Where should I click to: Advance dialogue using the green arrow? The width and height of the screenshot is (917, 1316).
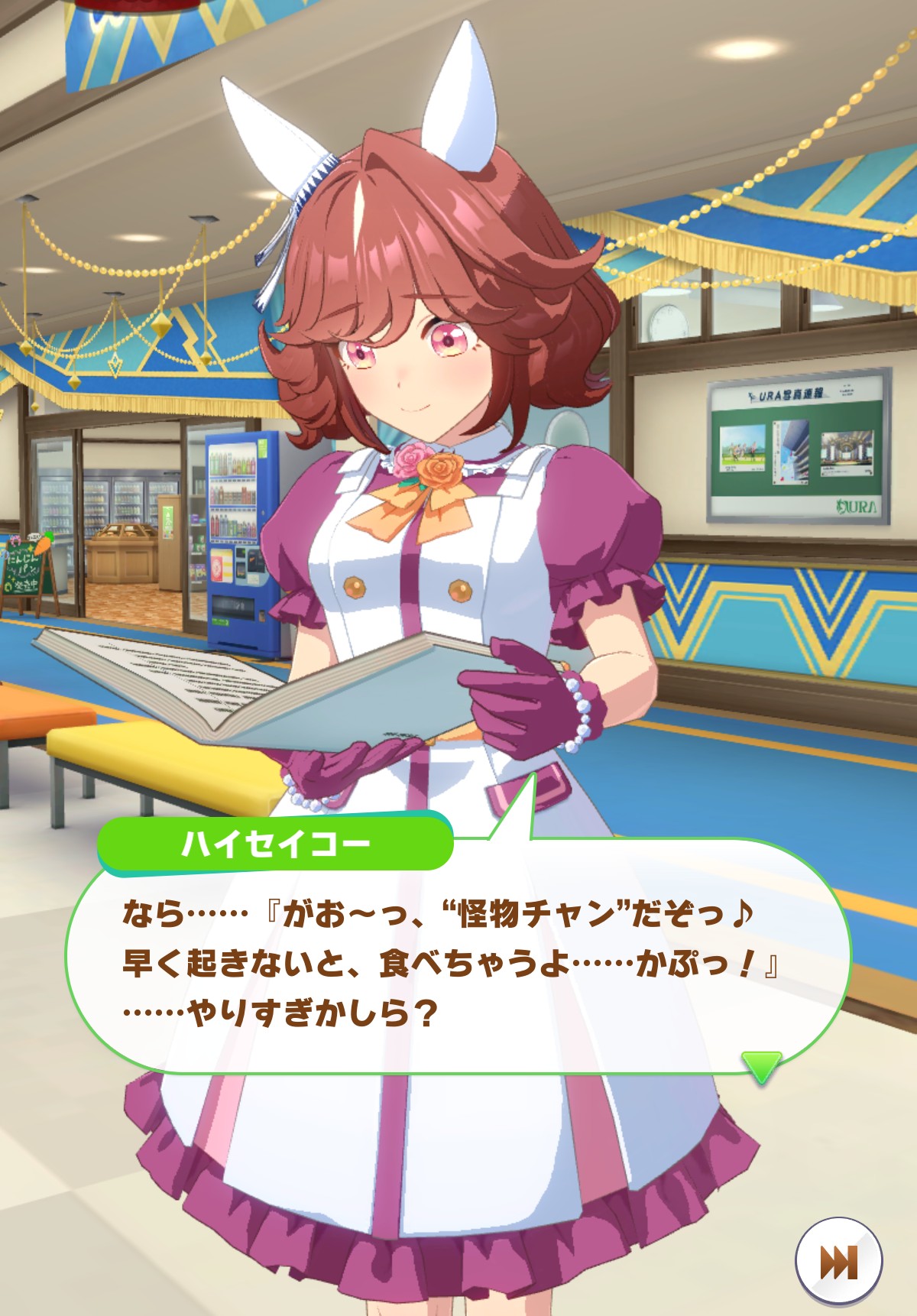[761, 1065]
